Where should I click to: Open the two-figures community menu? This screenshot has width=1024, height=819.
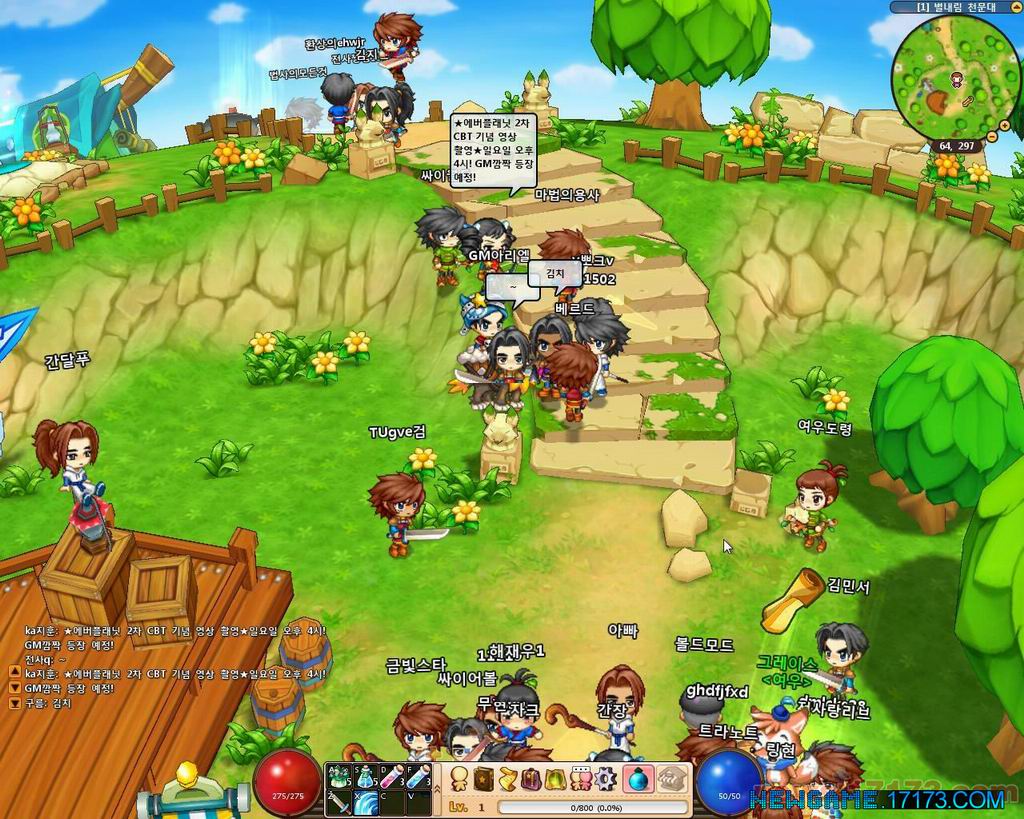[x=582, y=777]
